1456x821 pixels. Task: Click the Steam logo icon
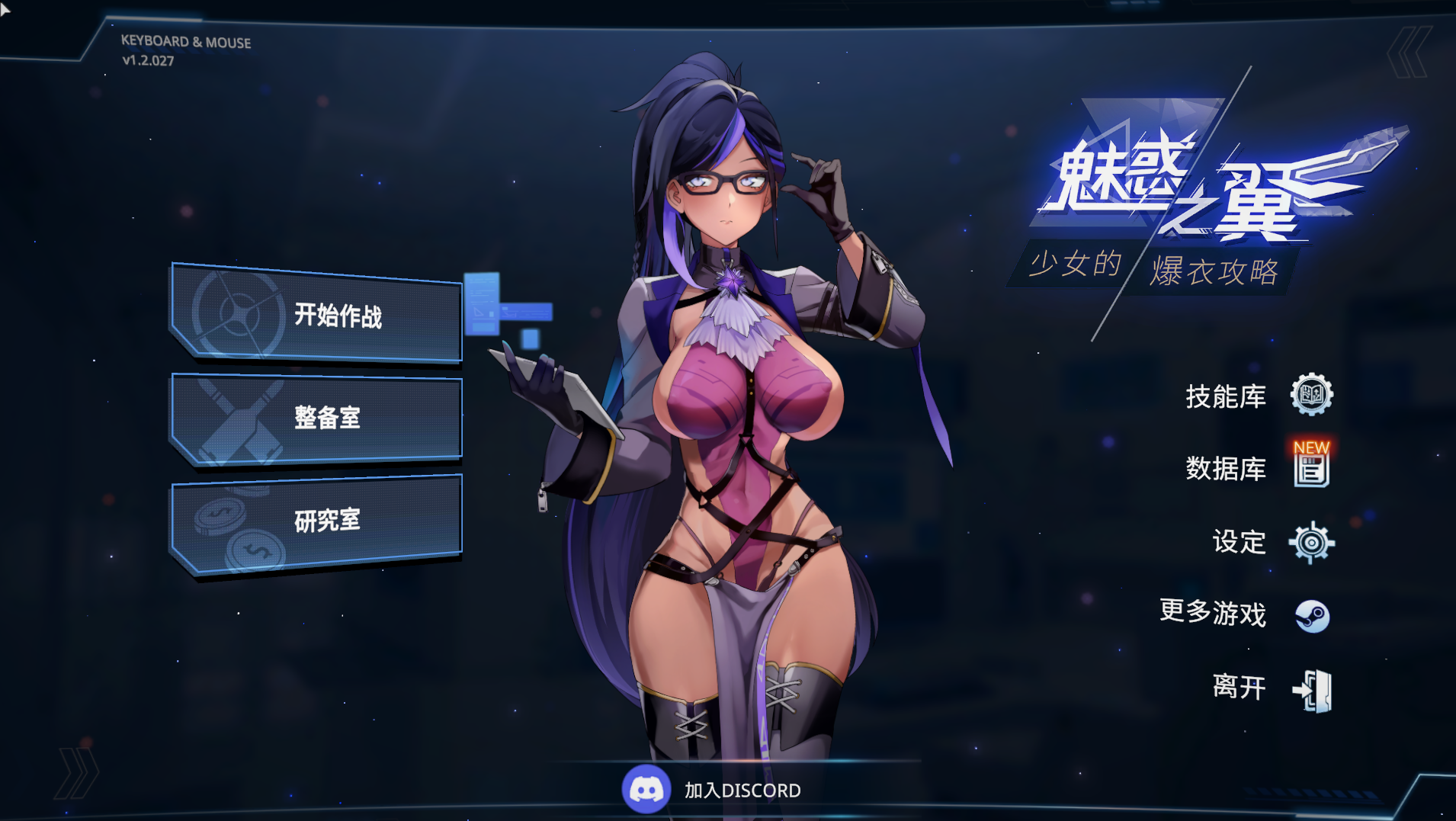[x=1312, y=616]
